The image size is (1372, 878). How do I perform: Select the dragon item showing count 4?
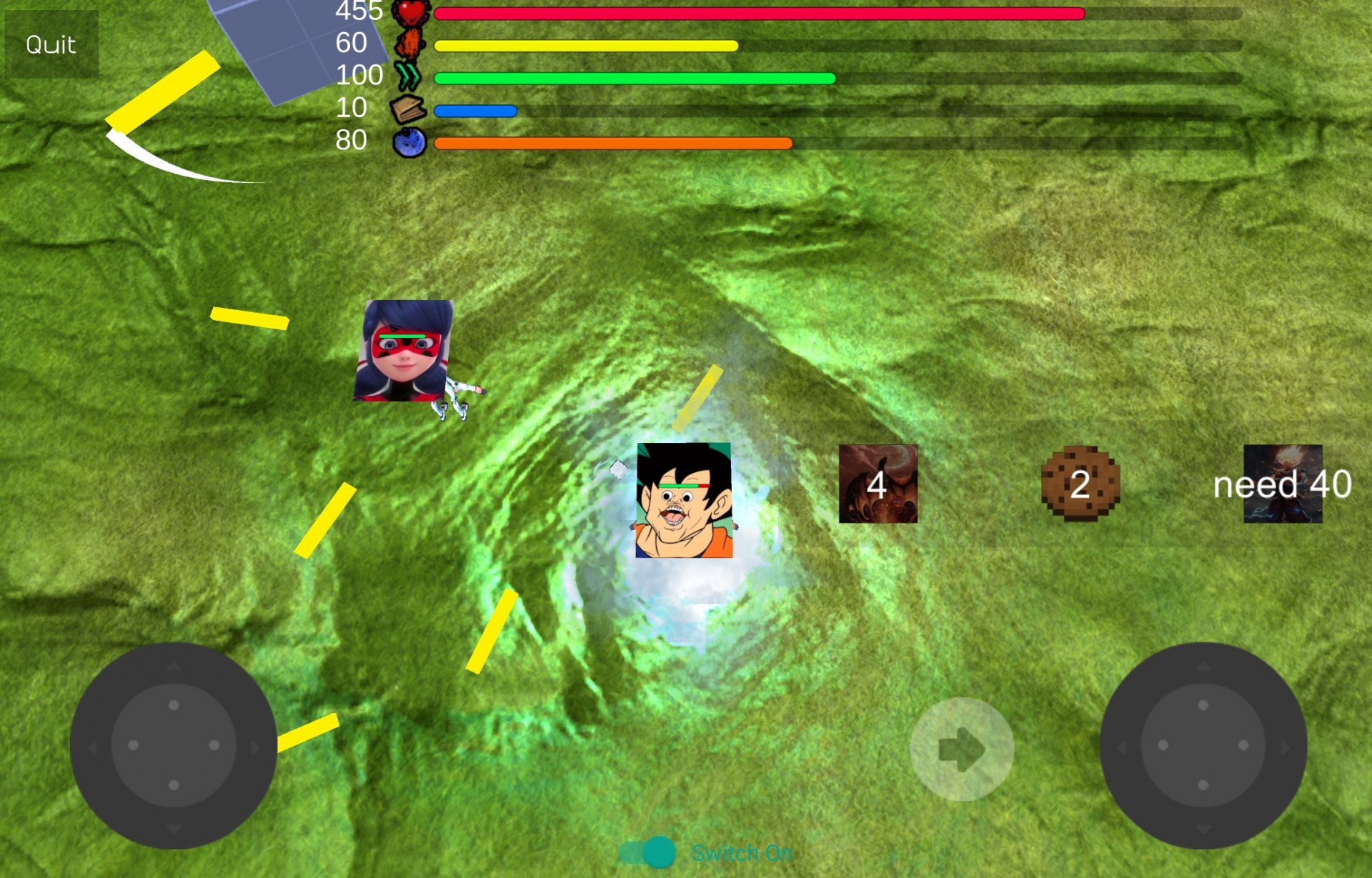[x=876, y=484]
